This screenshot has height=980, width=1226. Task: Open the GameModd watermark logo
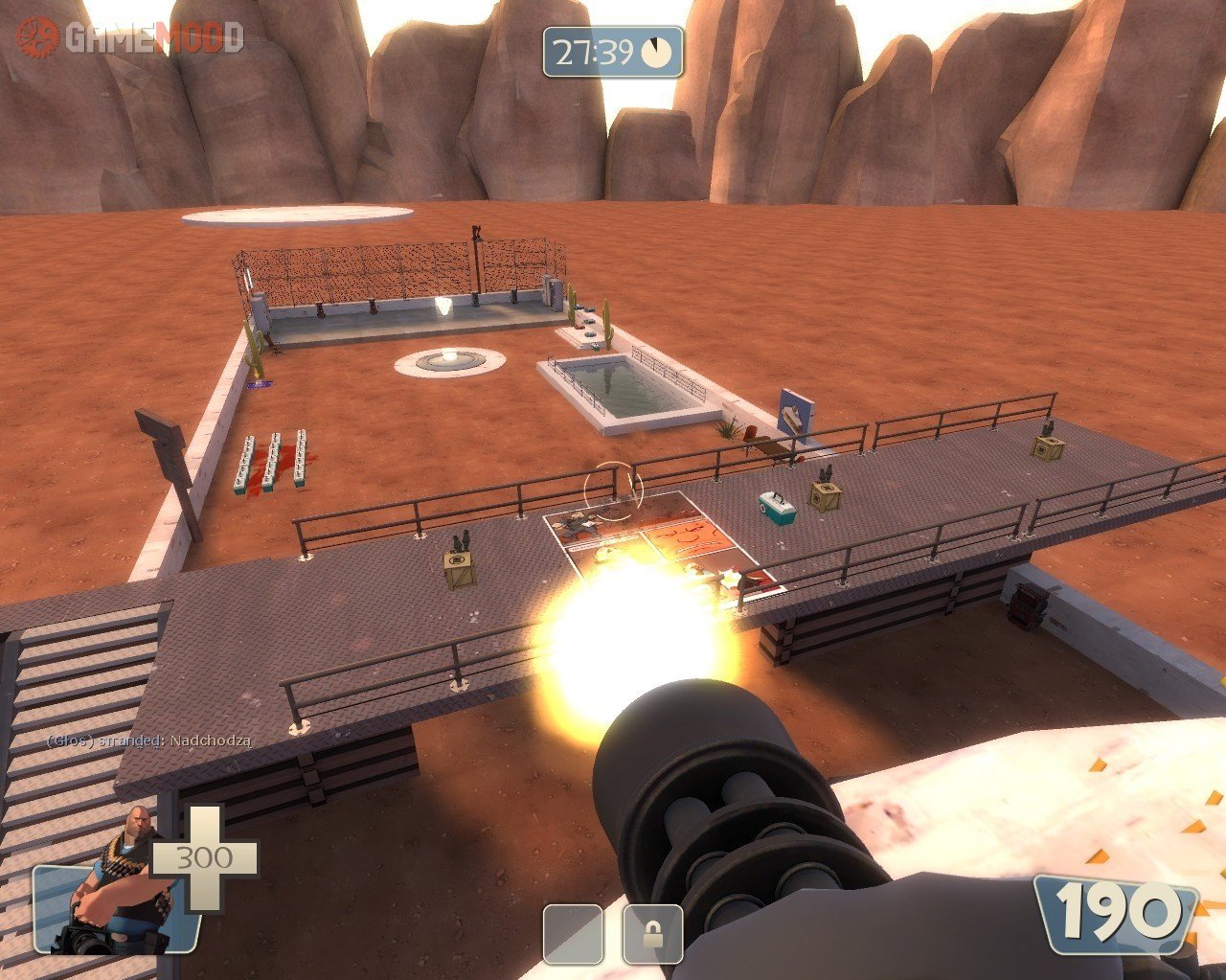tap(129, 37)
